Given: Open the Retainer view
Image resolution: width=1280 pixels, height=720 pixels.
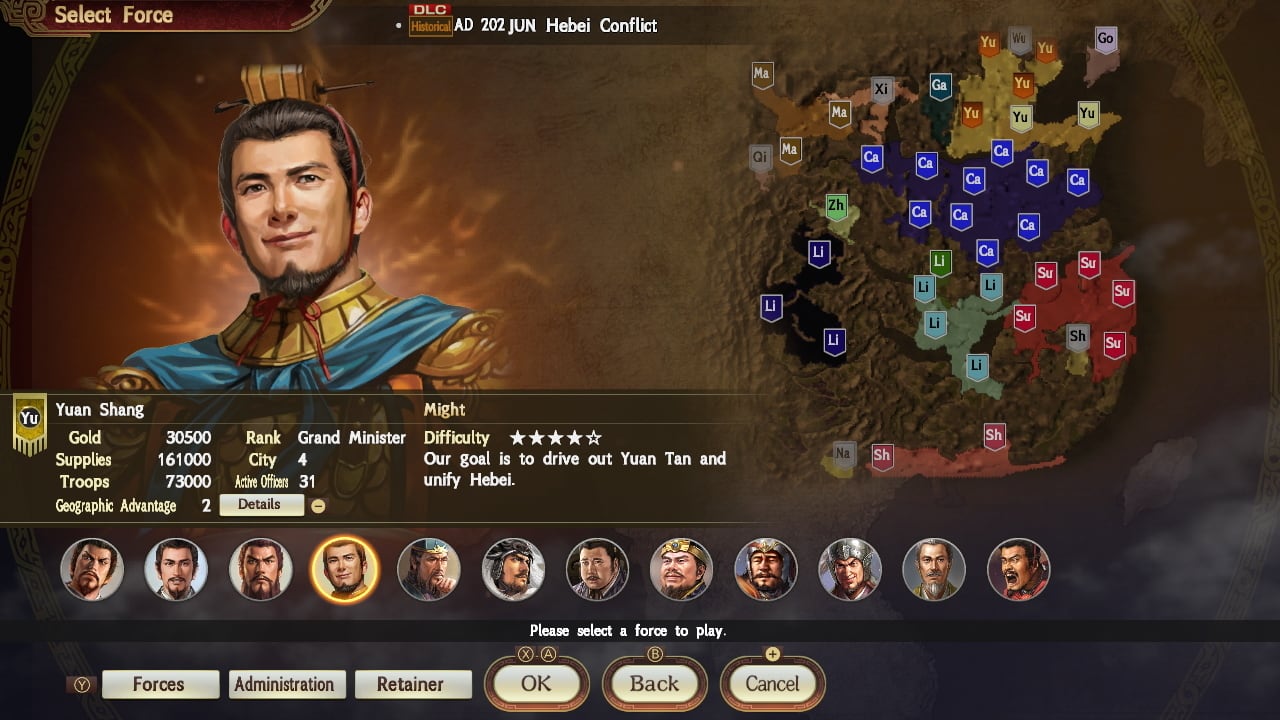Looking at the screenshot, I should [x=413, y=684].
